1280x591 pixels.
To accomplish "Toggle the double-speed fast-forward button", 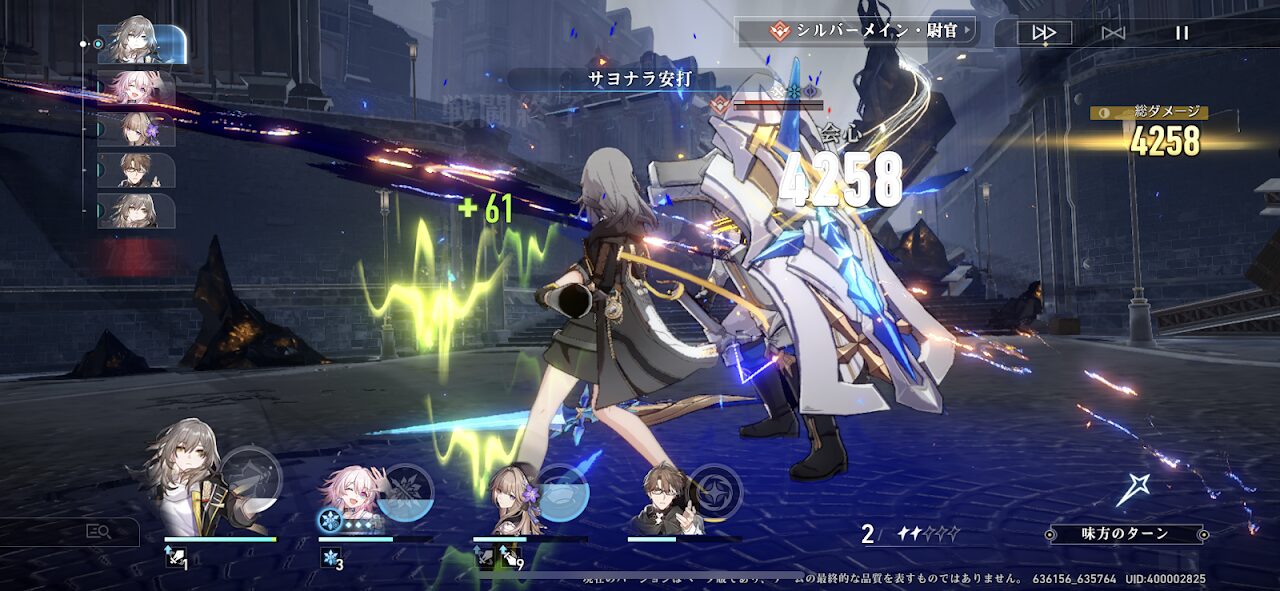I will click(1044, 32).
